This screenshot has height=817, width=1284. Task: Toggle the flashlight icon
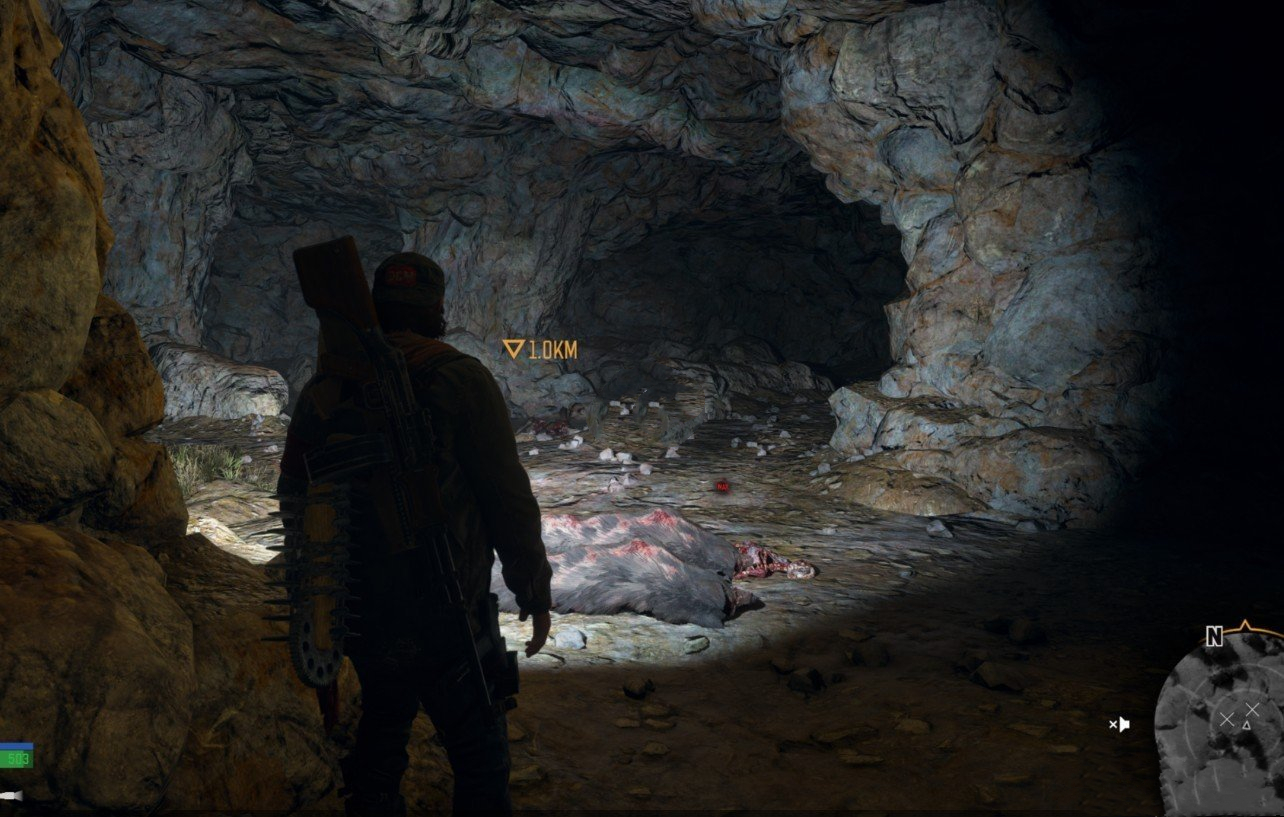tap(10, 796)
